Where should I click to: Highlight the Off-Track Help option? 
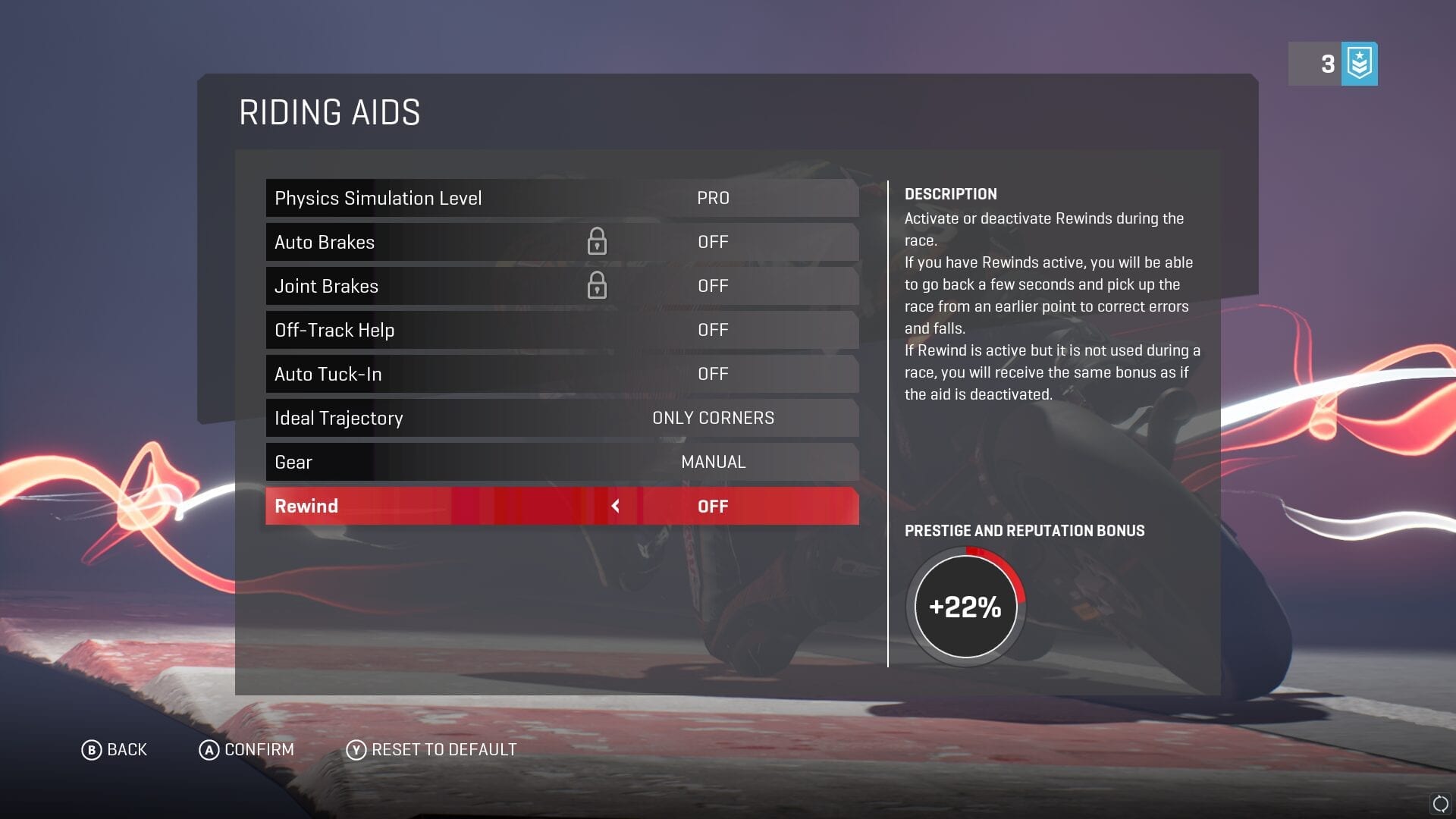(x=561, y=330)
